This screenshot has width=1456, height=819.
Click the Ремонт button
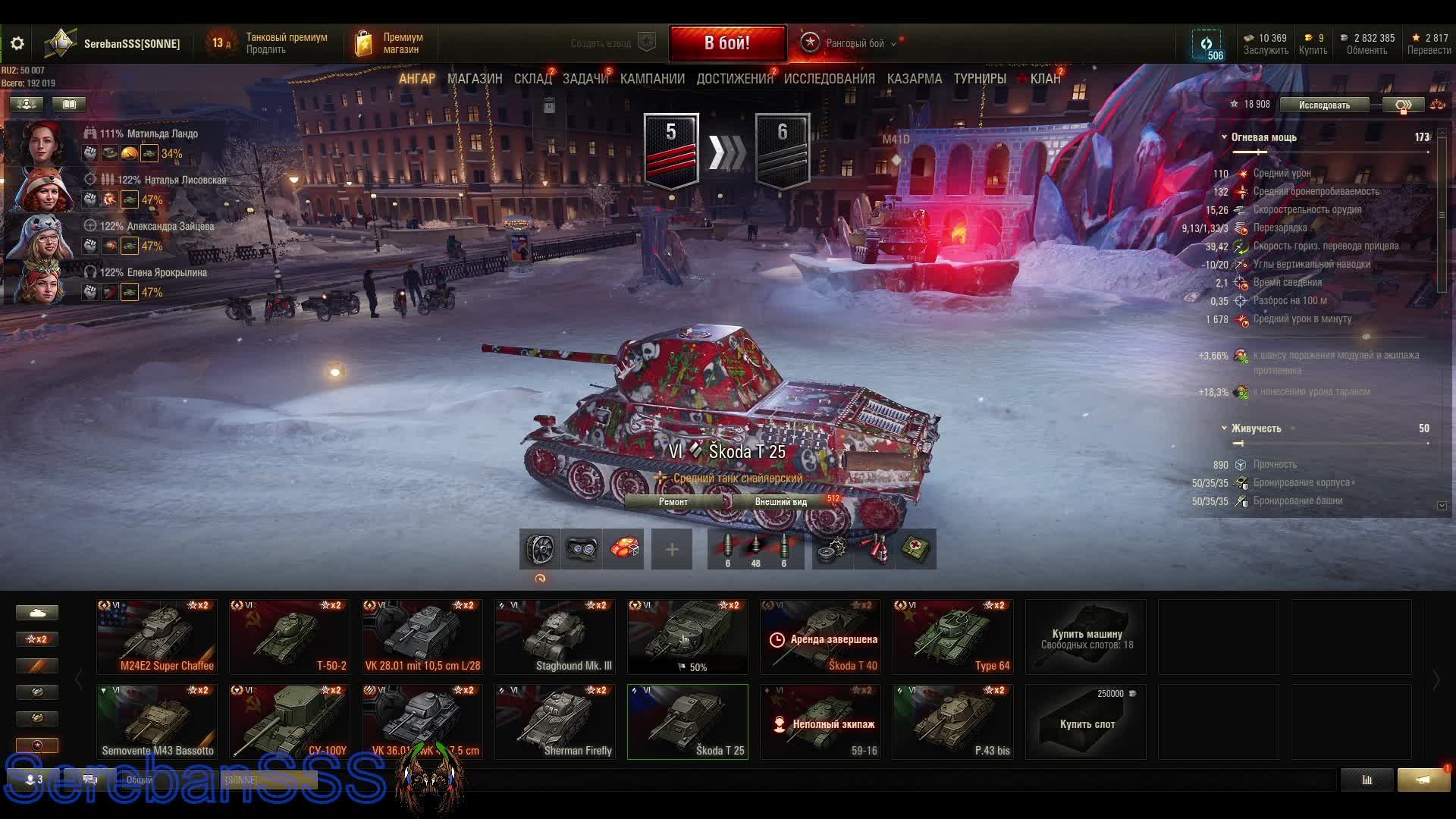click(x=673, y=502)
